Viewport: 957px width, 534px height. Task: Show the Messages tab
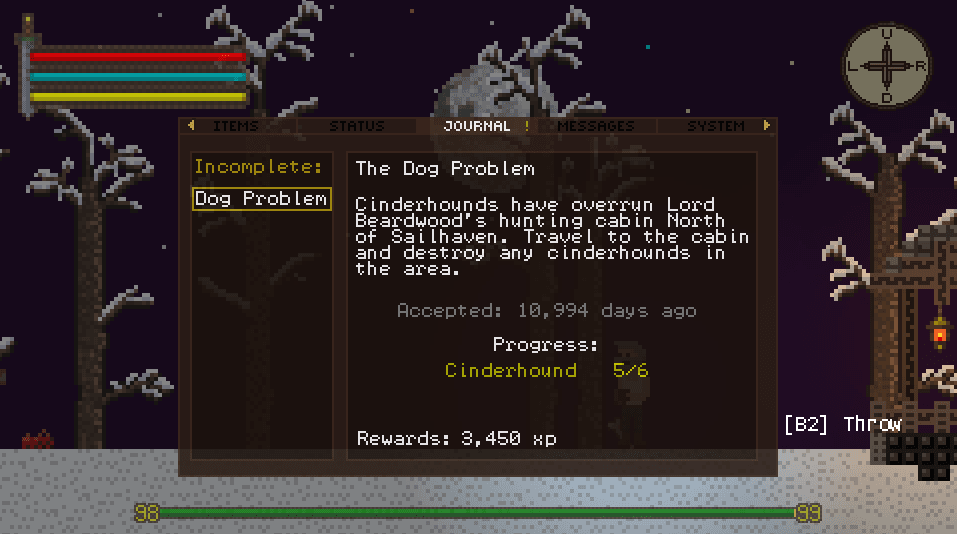tap(596, 126)
